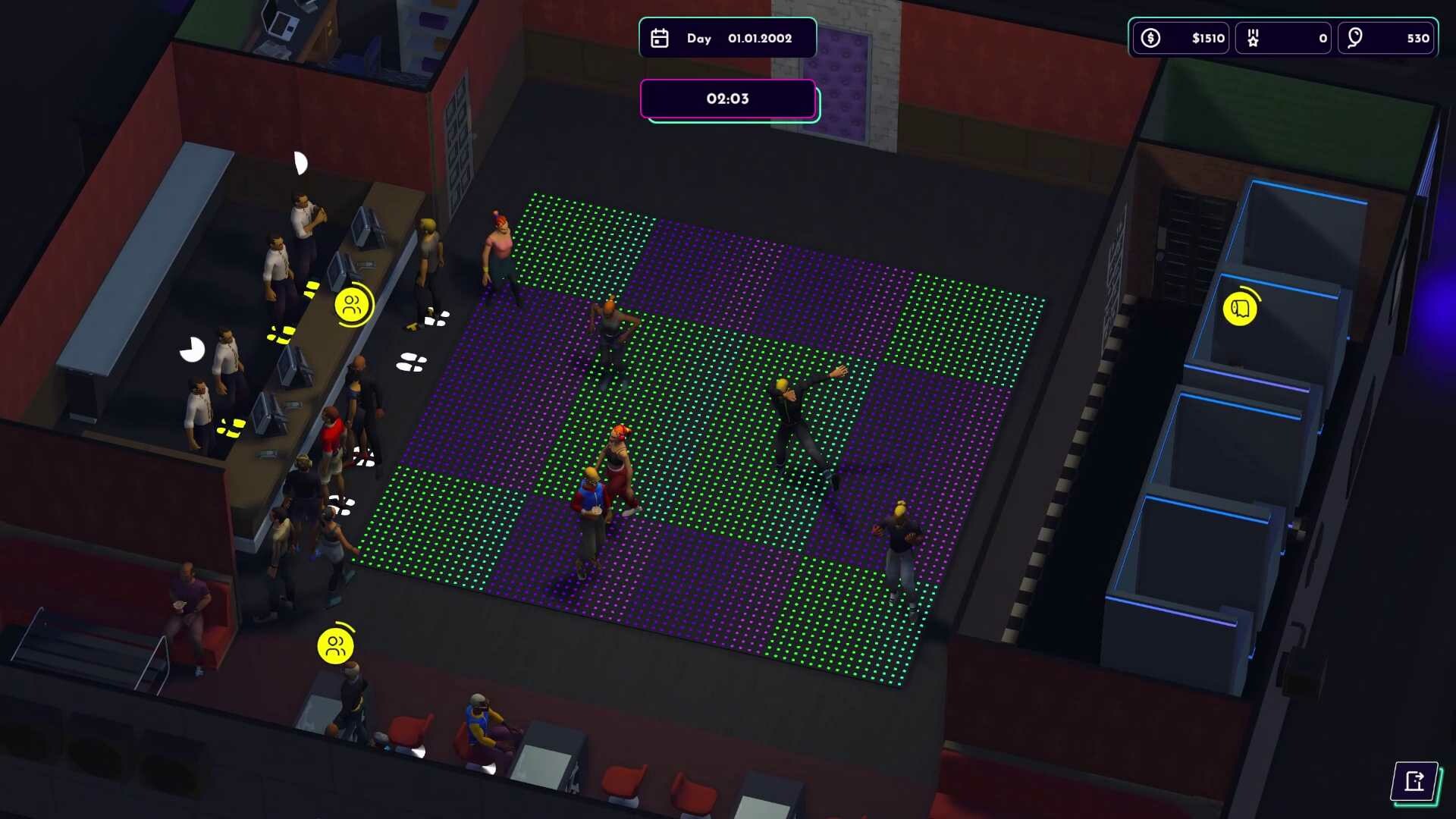Open the 02:03 clock display
This screenshot has width=1456, height=819.
(x=727, y=99)
